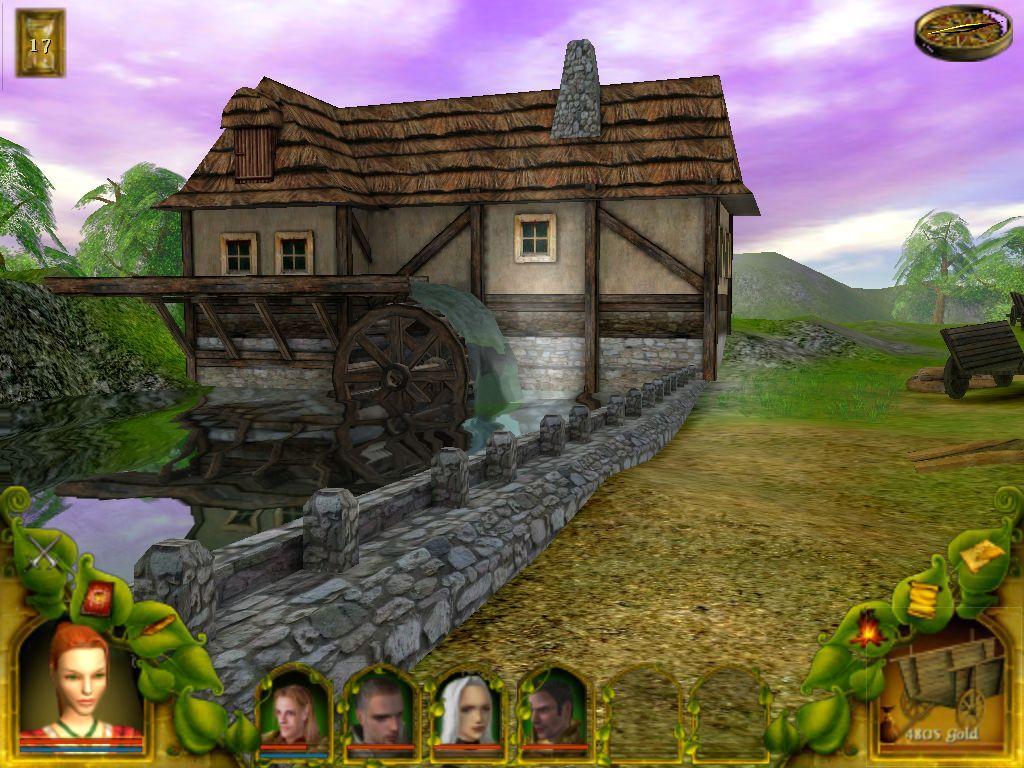The image size is (1024, 768).
Task: Select the red-haired heroine portrait
Action: click(x=80, y=685)
